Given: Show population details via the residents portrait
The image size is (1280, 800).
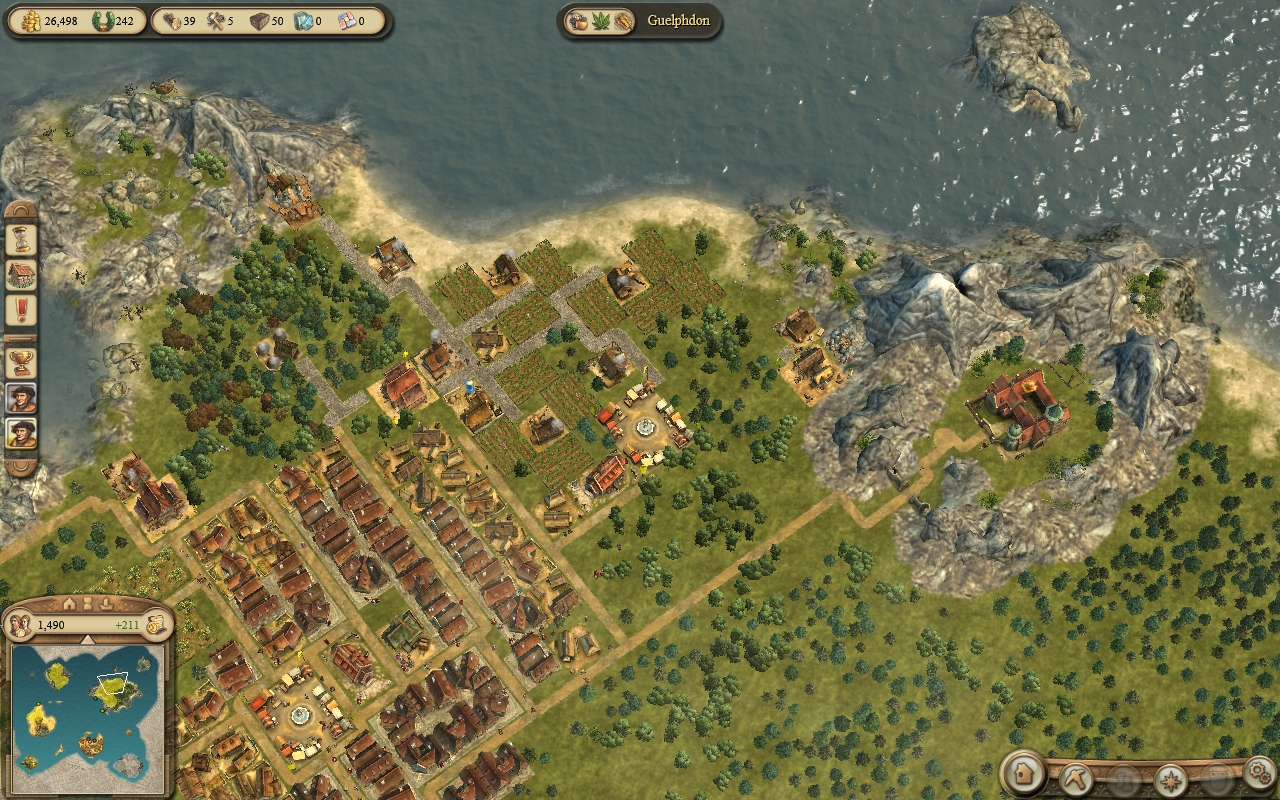Looking at the screenshot, I should point(19,625).
